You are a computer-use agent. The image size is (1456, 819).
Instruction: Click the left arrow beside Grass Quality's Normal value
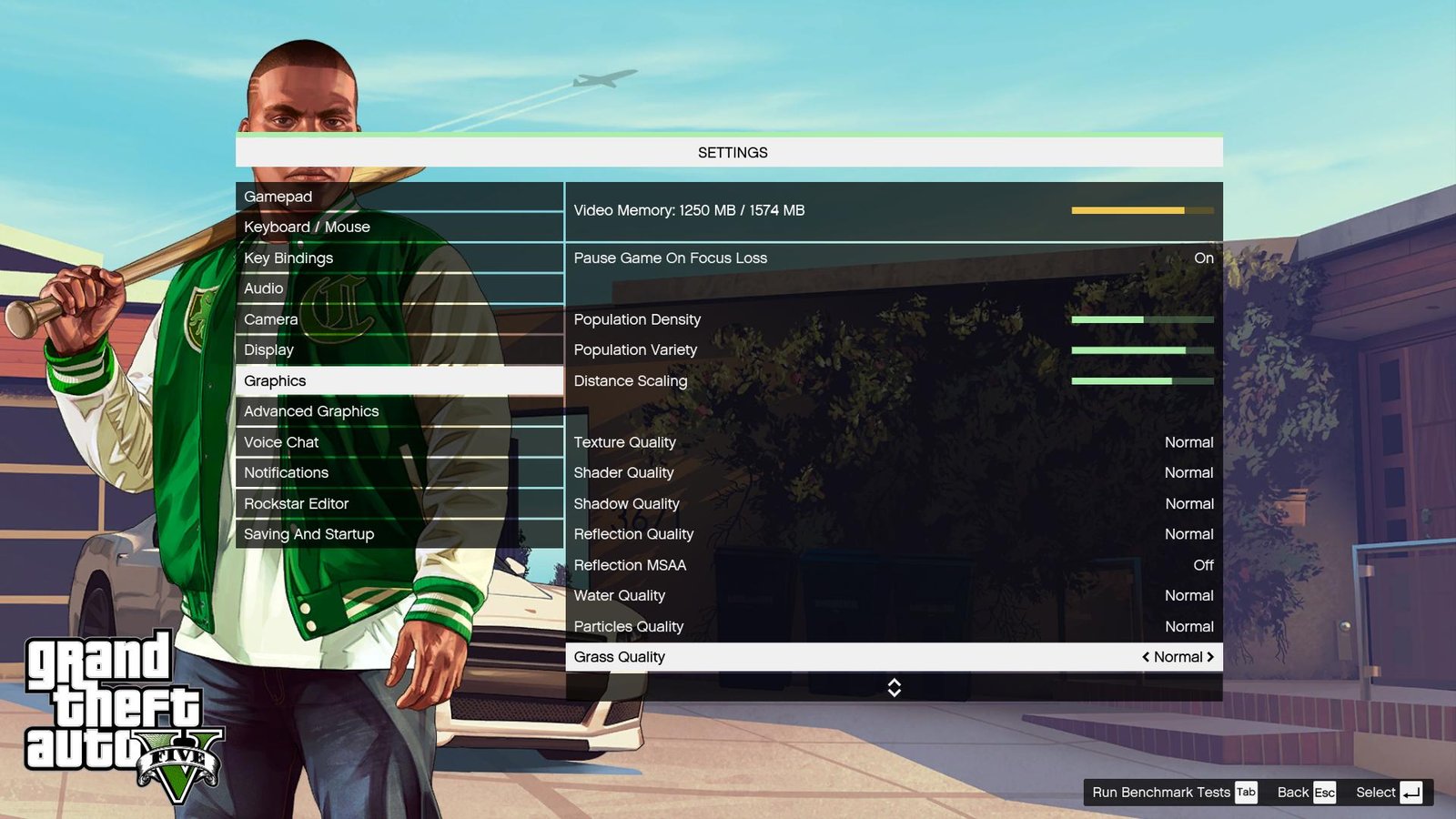coord(1146,656)
